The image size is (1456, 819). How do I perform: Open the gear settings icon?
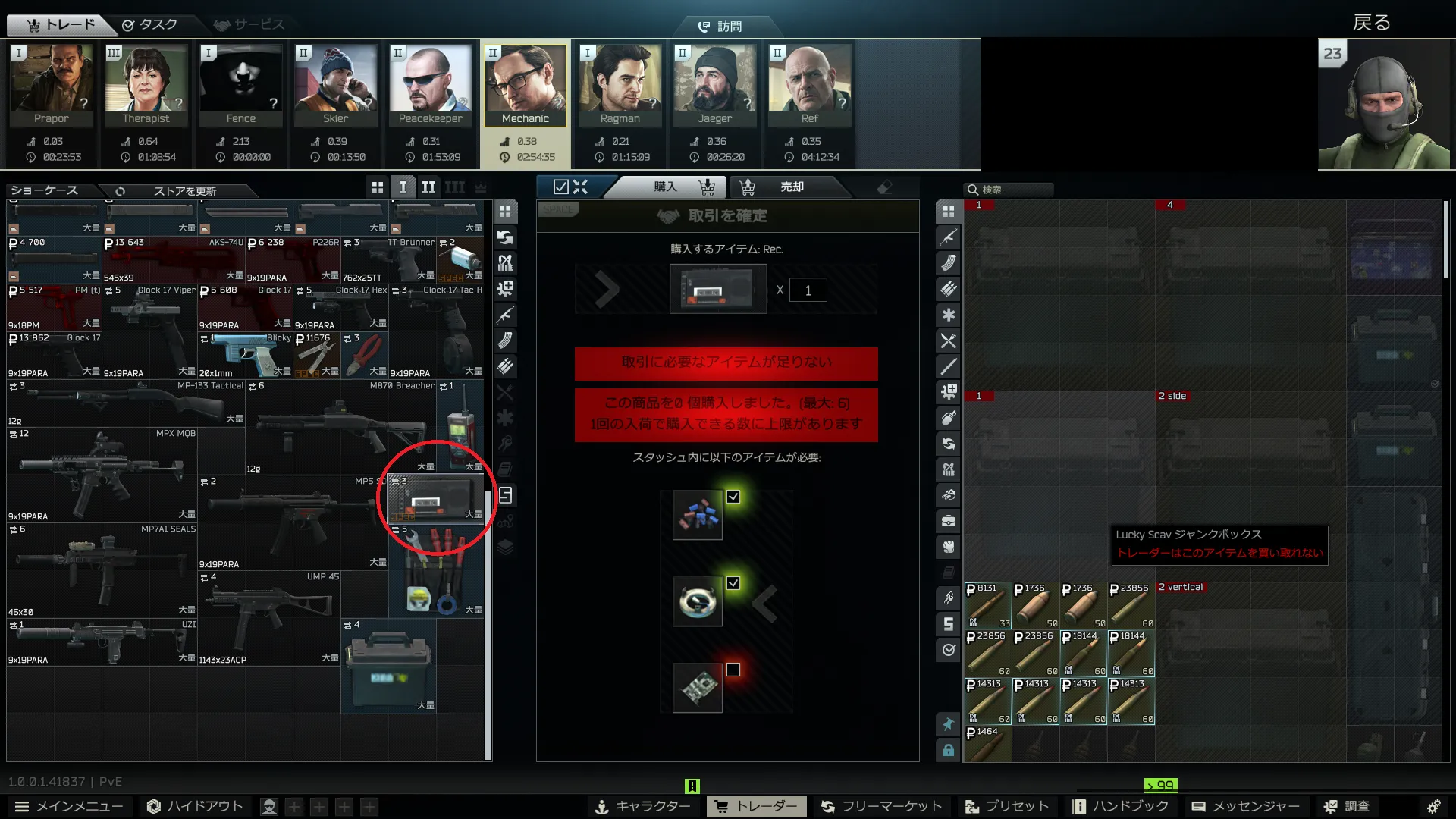click(x=1433, y=806)
